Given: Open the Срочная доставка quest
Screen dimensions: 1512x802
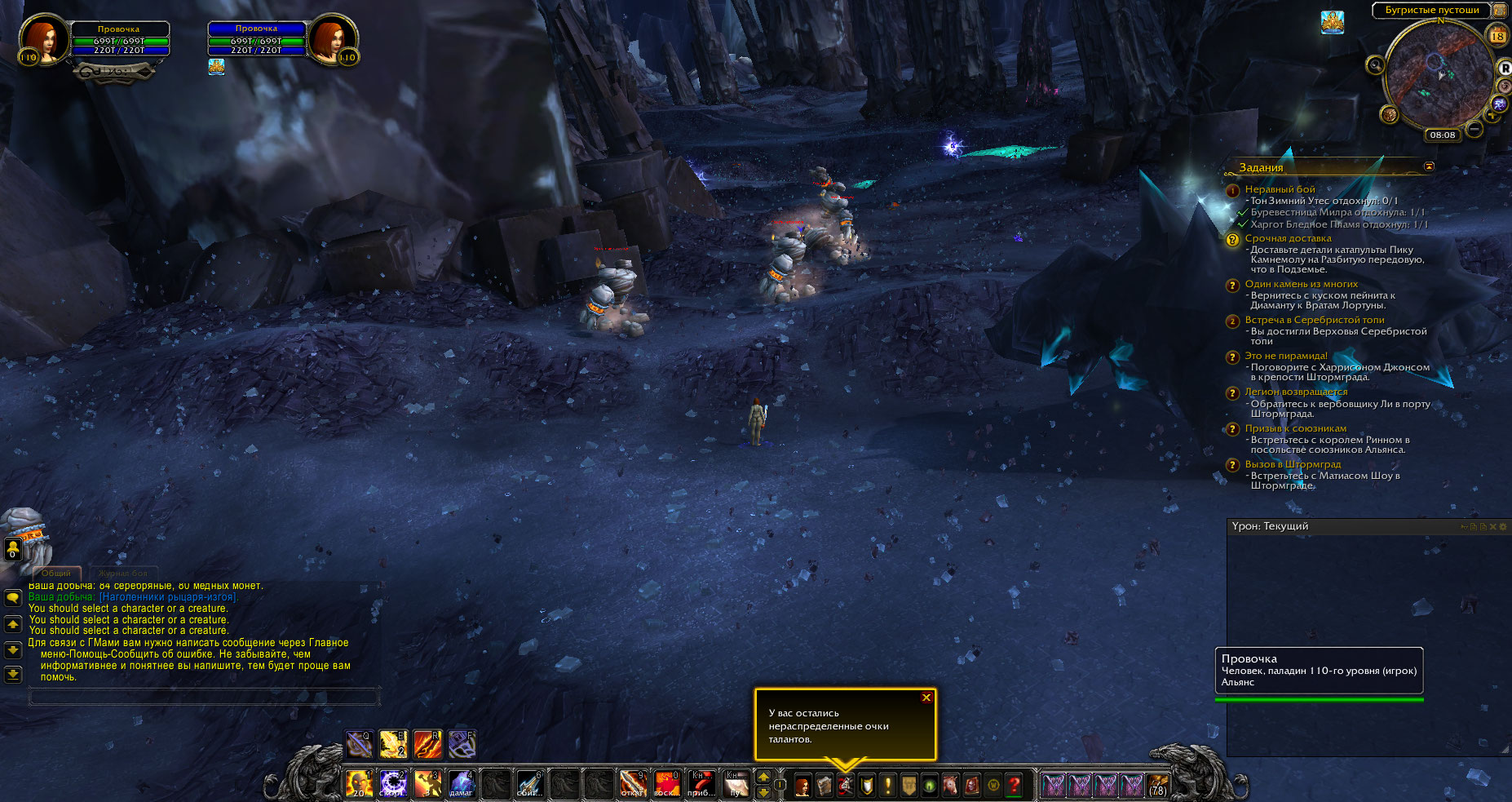Looking at the screenshot, I should (1288, 238).
